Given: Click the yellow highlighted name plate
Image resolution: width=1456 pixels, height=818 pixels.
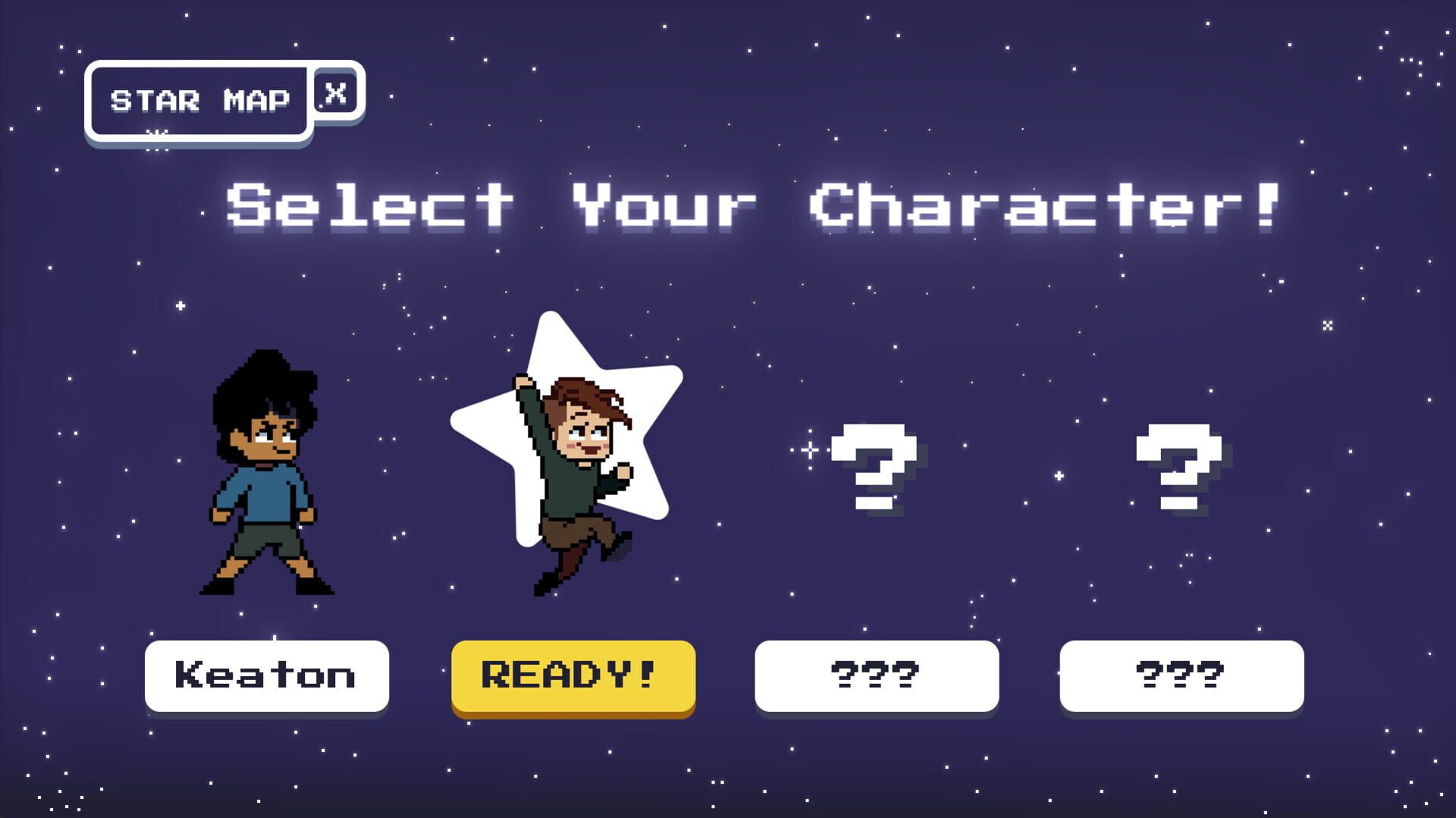Looking at the screenshot, I should pos(573,676).
